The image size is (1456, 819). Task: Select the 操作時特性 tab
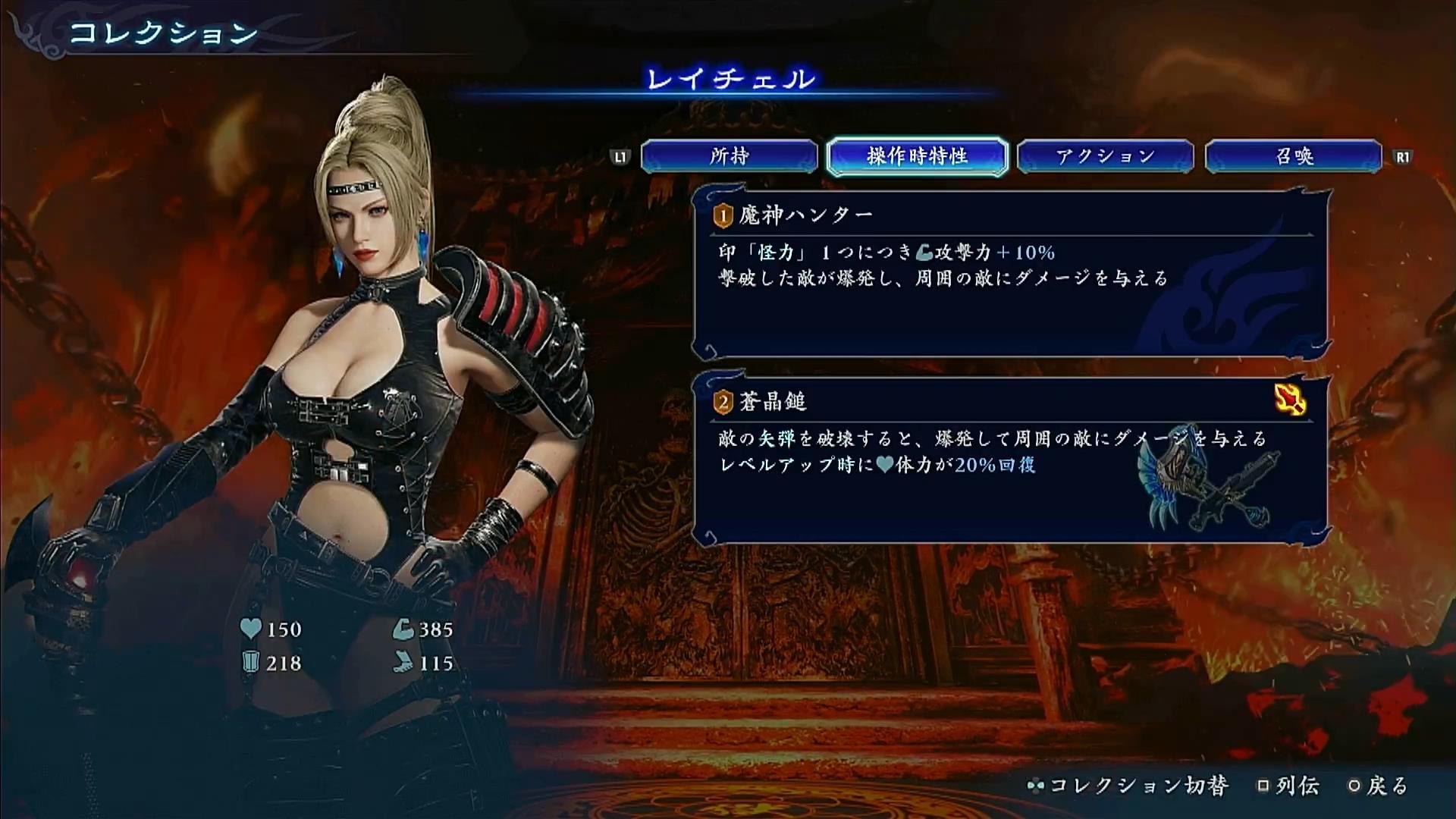(917, 157)
